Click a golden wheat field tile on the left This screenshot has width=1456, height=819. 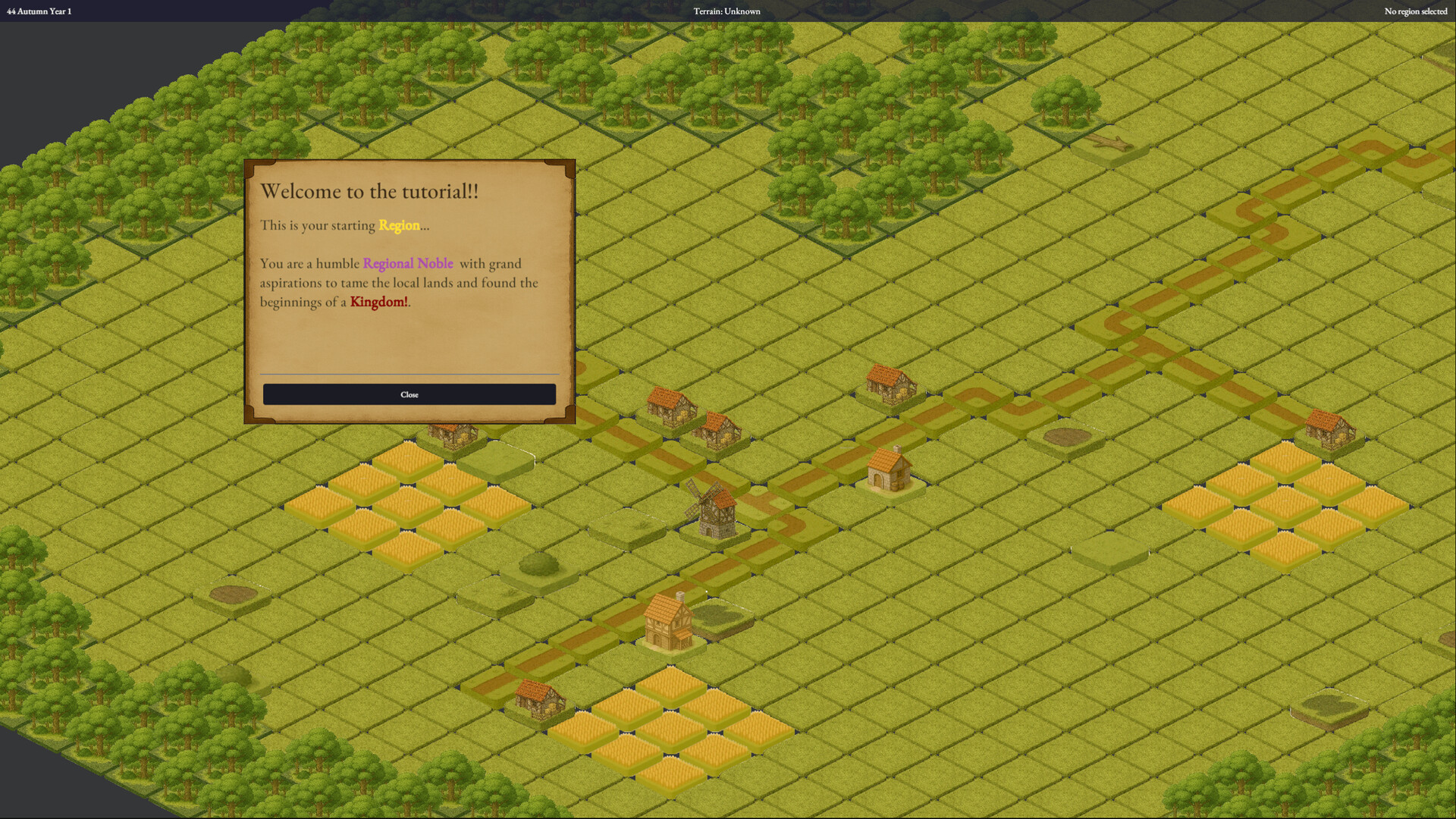[x=409, y=500]
